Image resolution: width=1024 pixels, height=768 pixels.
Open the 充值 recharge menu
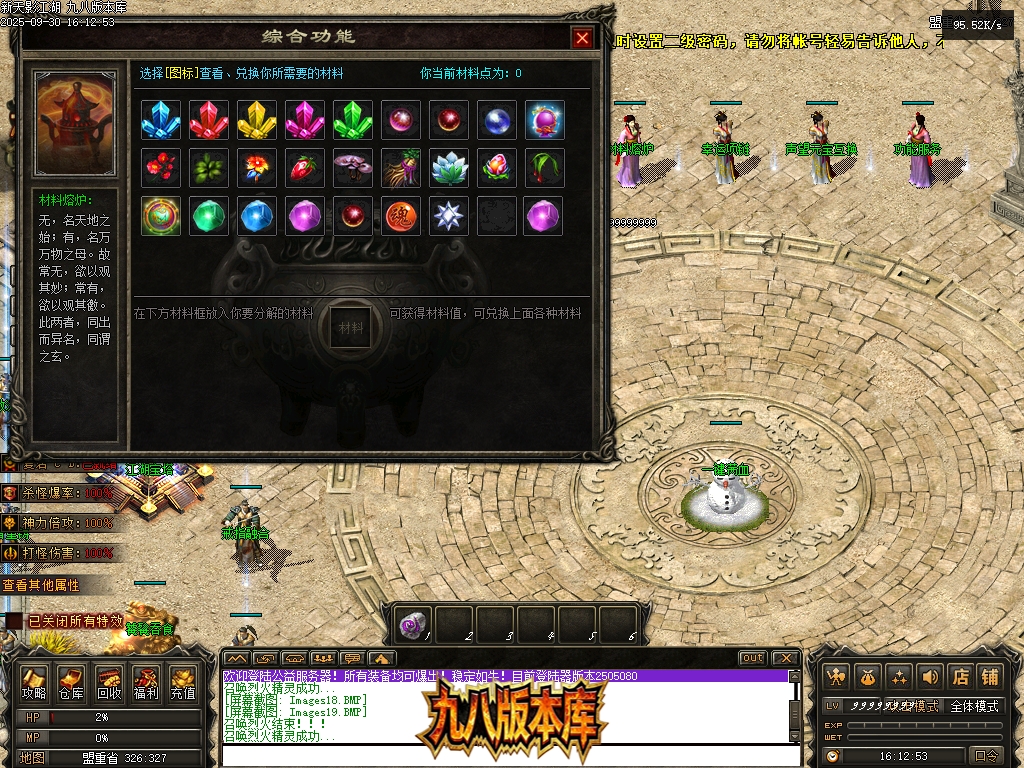183,683
